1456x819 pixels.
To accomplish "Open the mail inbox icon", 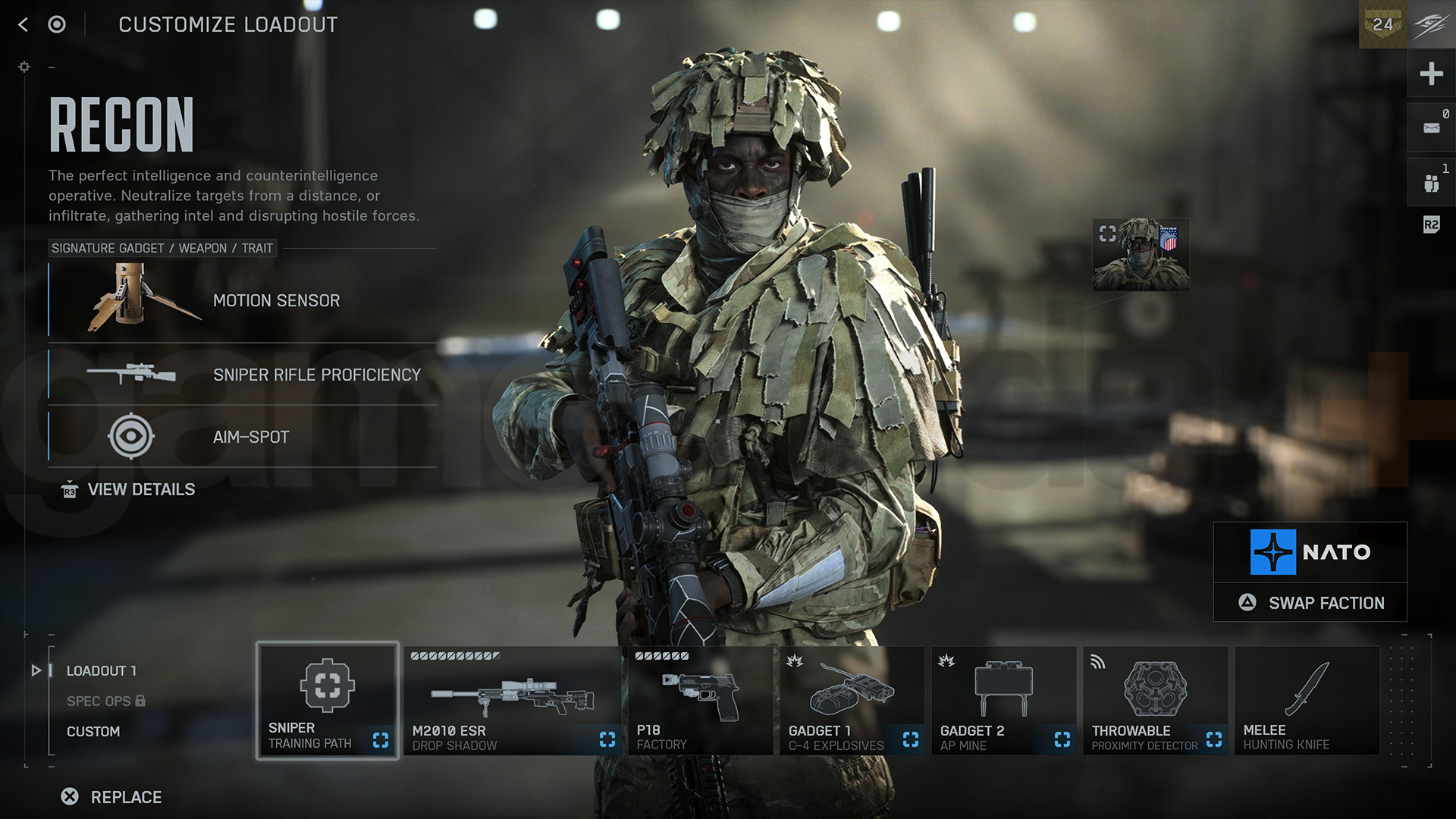I will (1431, 128).
